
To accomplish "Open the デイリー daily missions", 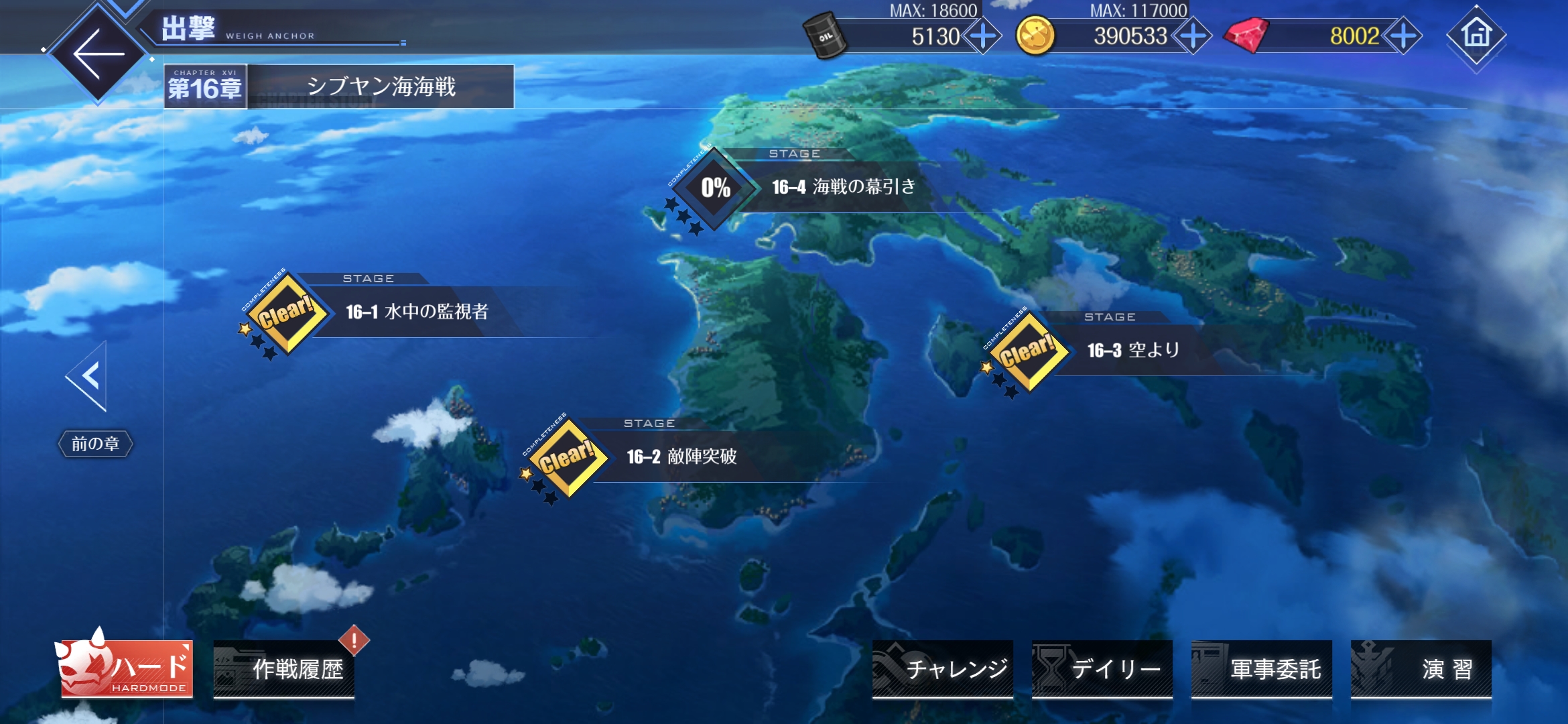I will point(1102,669).
